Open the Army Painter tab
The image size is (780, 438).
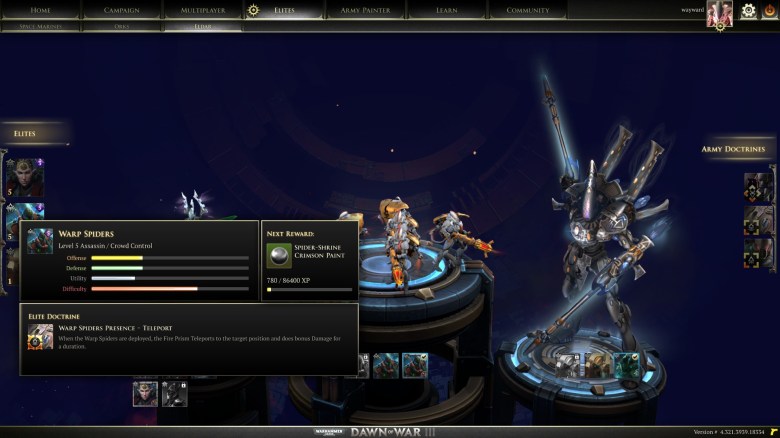365,10
